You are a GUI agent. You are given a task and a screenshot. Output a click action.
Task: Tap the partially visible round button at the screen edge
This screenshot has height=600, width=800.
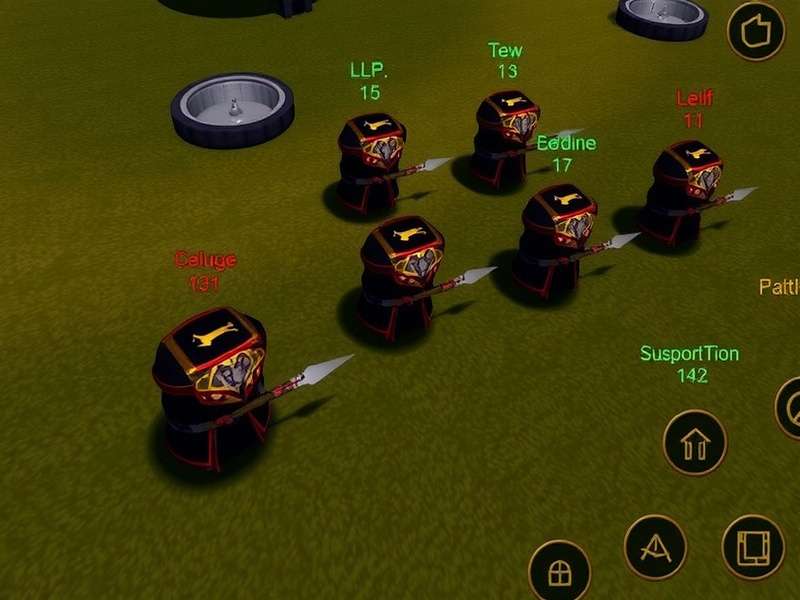790,407
